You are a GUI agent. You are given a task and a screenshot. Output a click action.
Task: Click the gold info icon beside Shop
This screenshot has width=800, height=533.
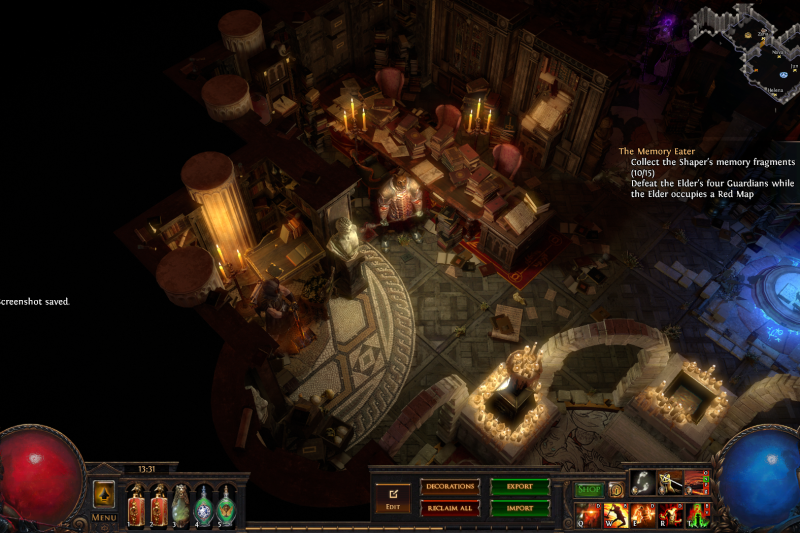pos(616,489)
